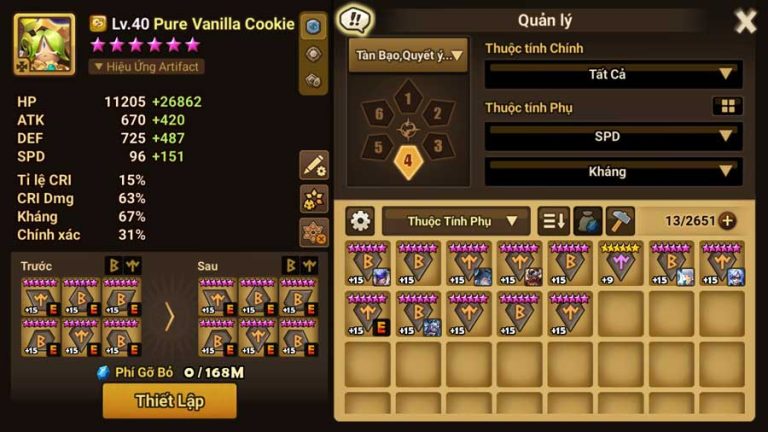Open the speech bubble tips icon

[x=354, y=18]
